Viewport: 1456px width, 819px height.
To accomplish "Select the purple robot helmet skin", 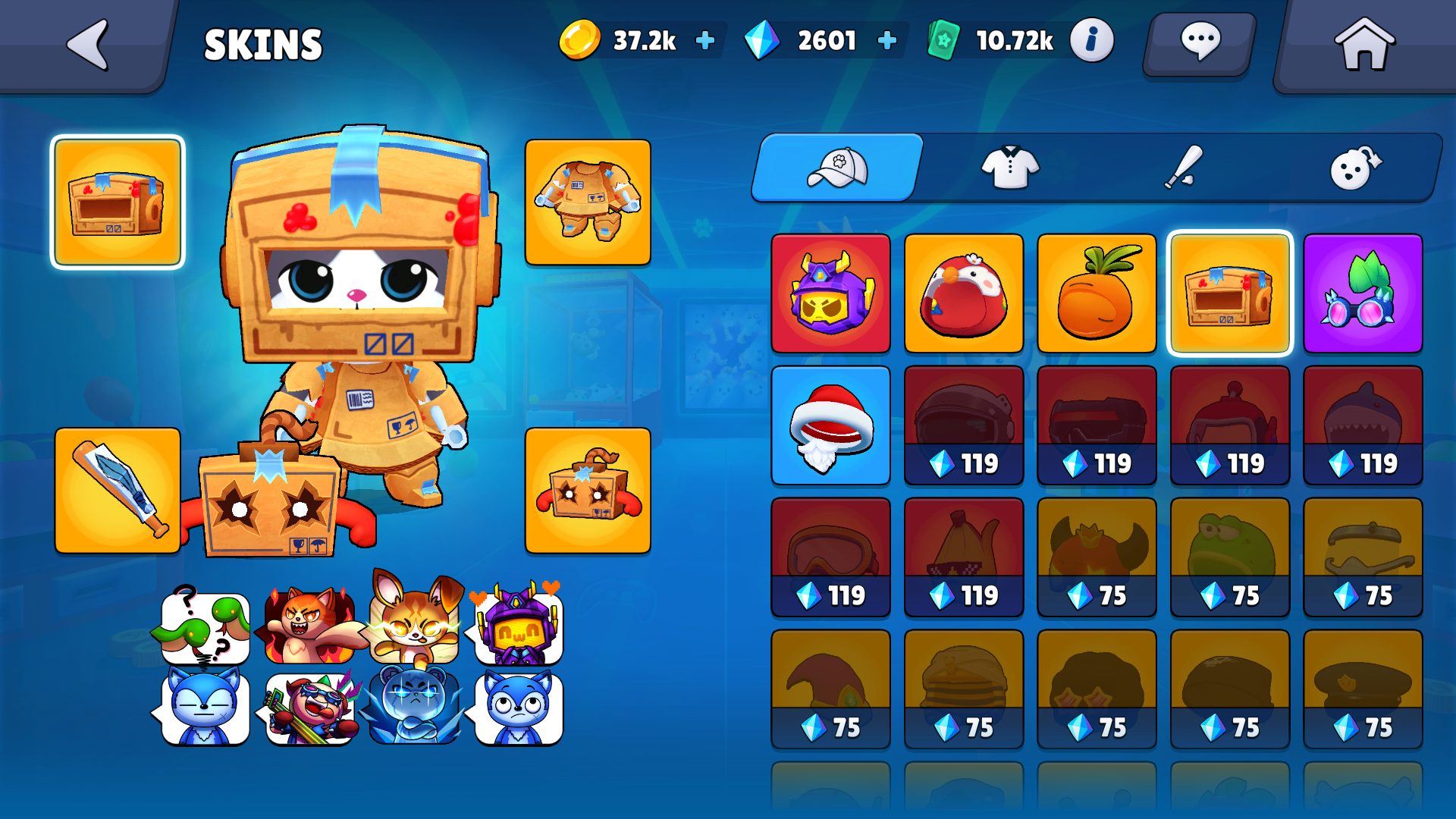I will click(830, 293).
